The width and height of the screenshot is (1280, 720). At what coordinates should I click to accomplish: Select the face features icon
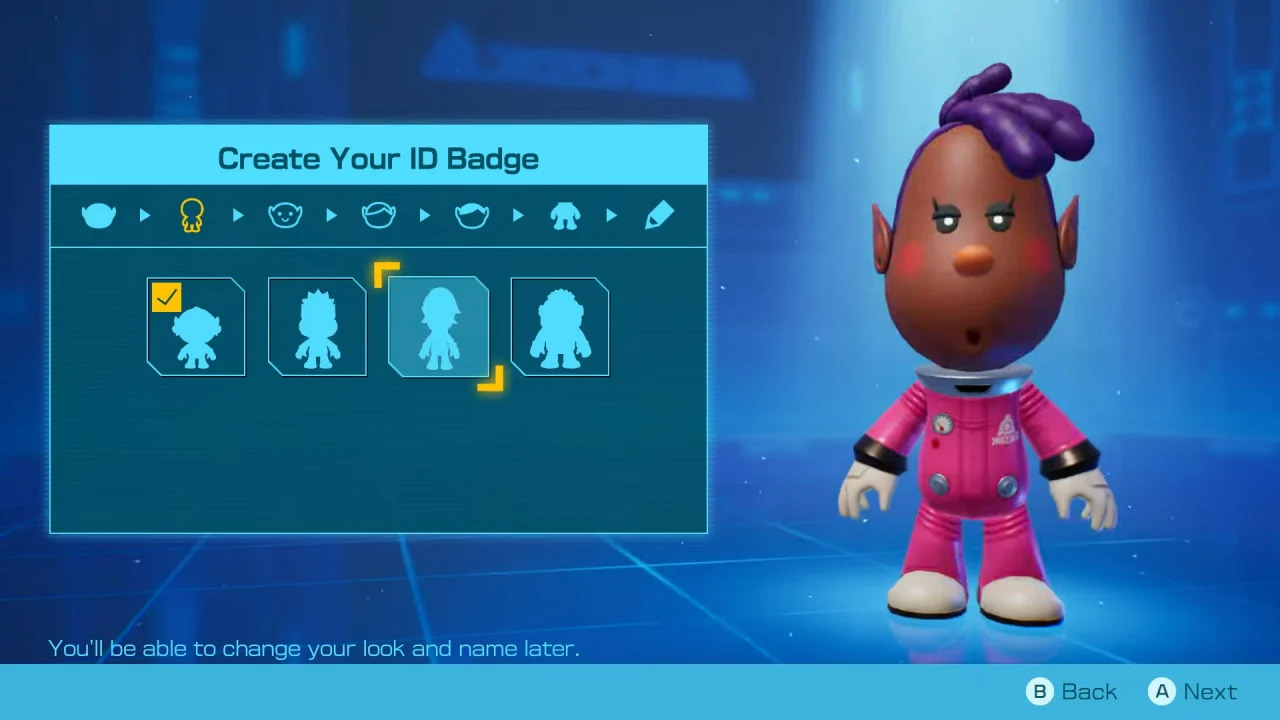285,215
